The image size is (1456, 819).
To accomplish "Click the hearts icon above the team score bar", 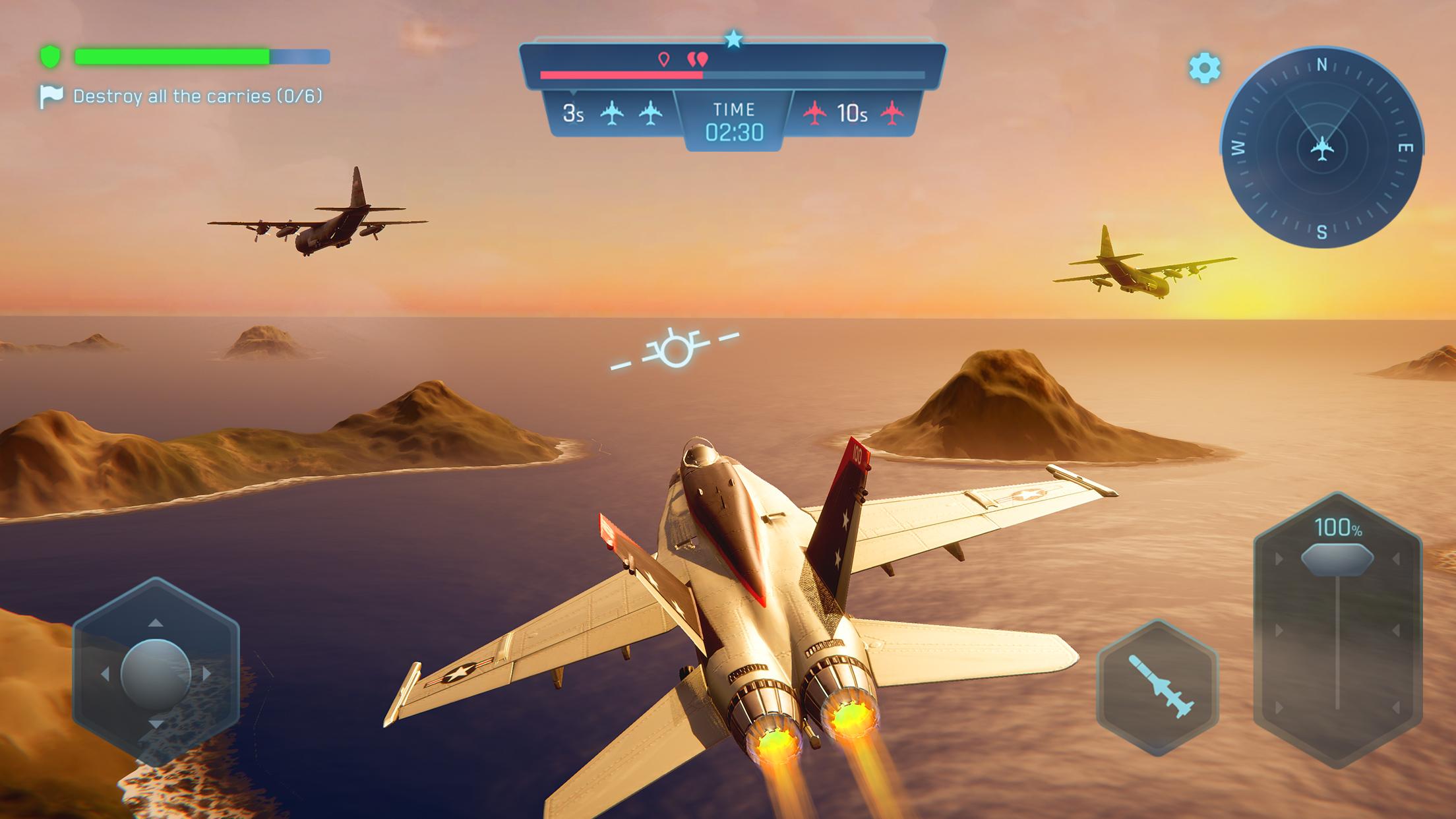I will [699, 58].
